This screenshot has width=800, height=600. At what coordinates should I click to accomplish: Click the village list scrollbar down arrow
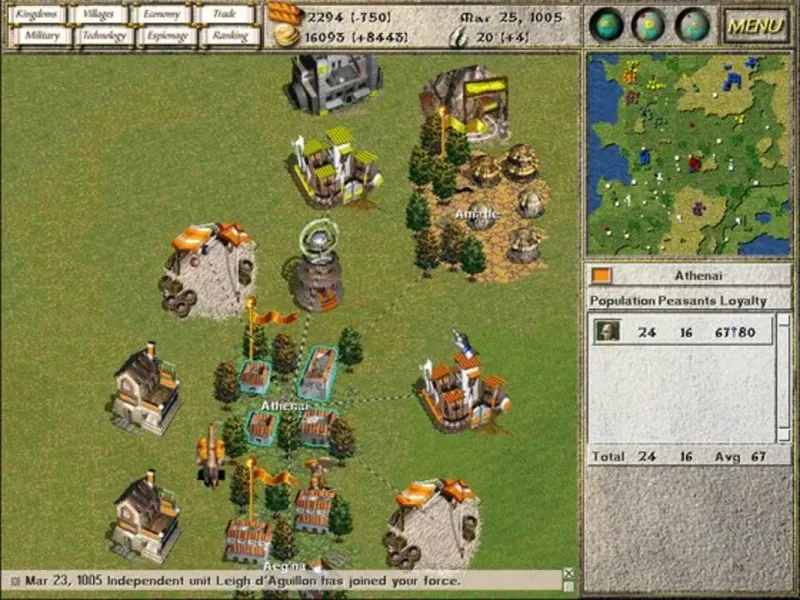point(784,436)
